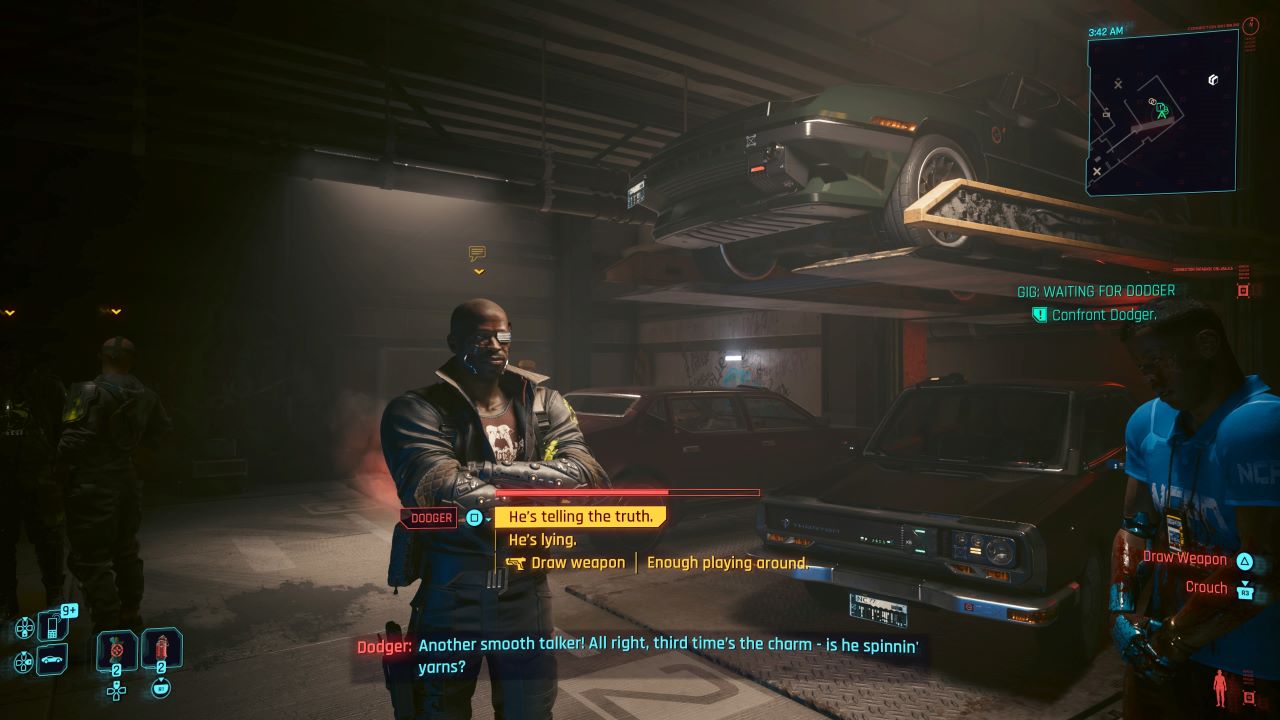Select the "Confront Dodger." objective
Image resolution: width=1280 pixels, height=720 pixels.
tap(1104, 315)
